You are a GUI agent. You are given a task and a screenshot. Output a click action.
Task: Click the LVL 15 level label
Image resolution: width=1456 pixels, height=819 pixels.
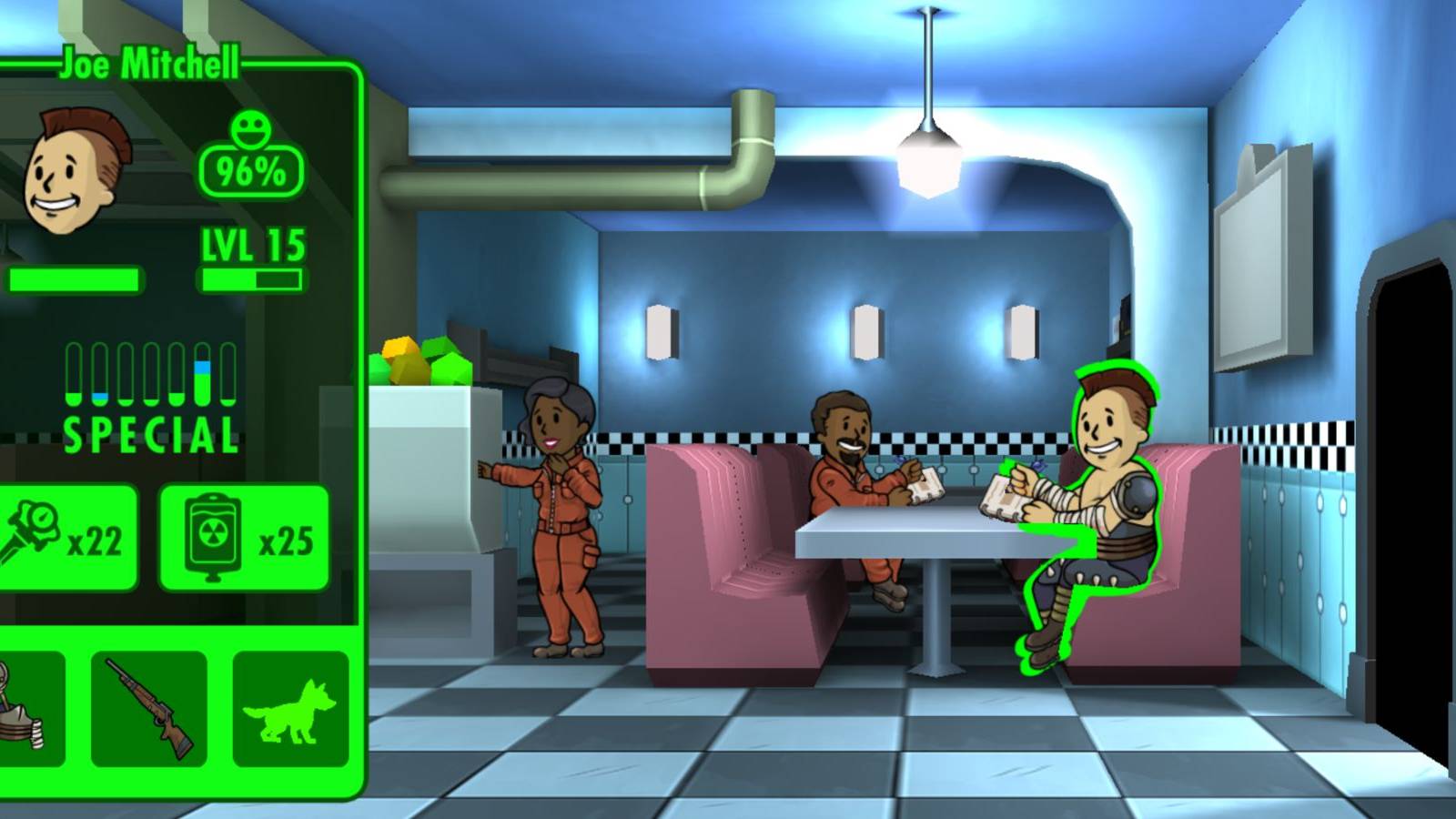[251, 243]
